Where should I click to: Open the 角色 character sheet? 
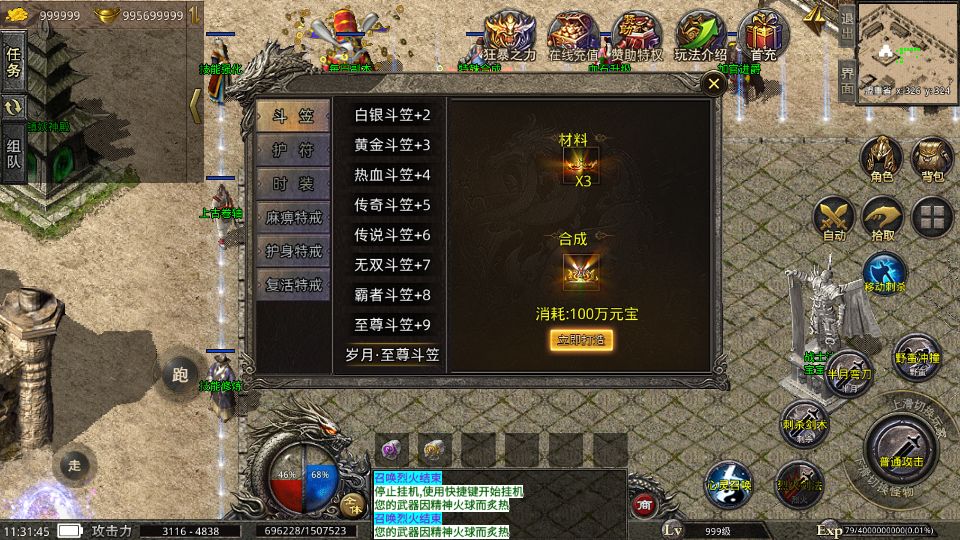pyautogui.click(x=882, y=158)
